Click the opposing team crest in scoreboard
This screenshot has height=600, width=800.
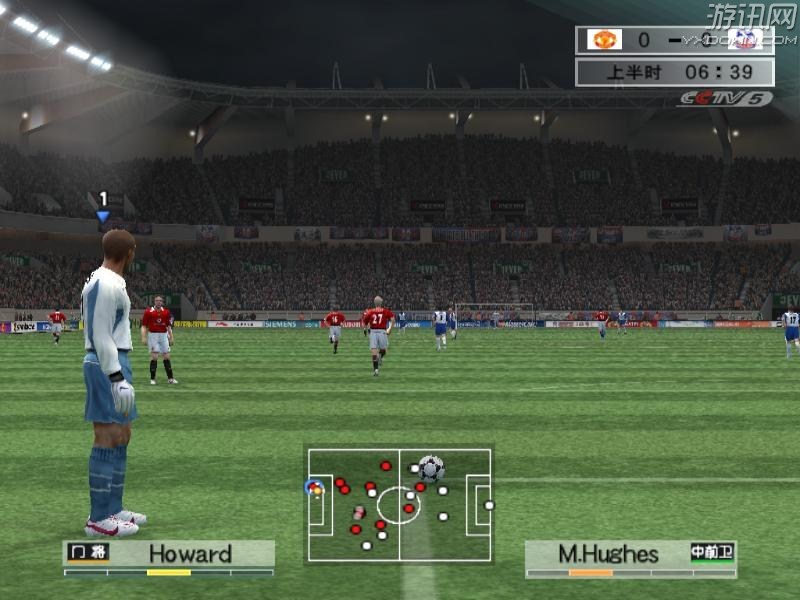pyautogui.click(x=744, y=40)
